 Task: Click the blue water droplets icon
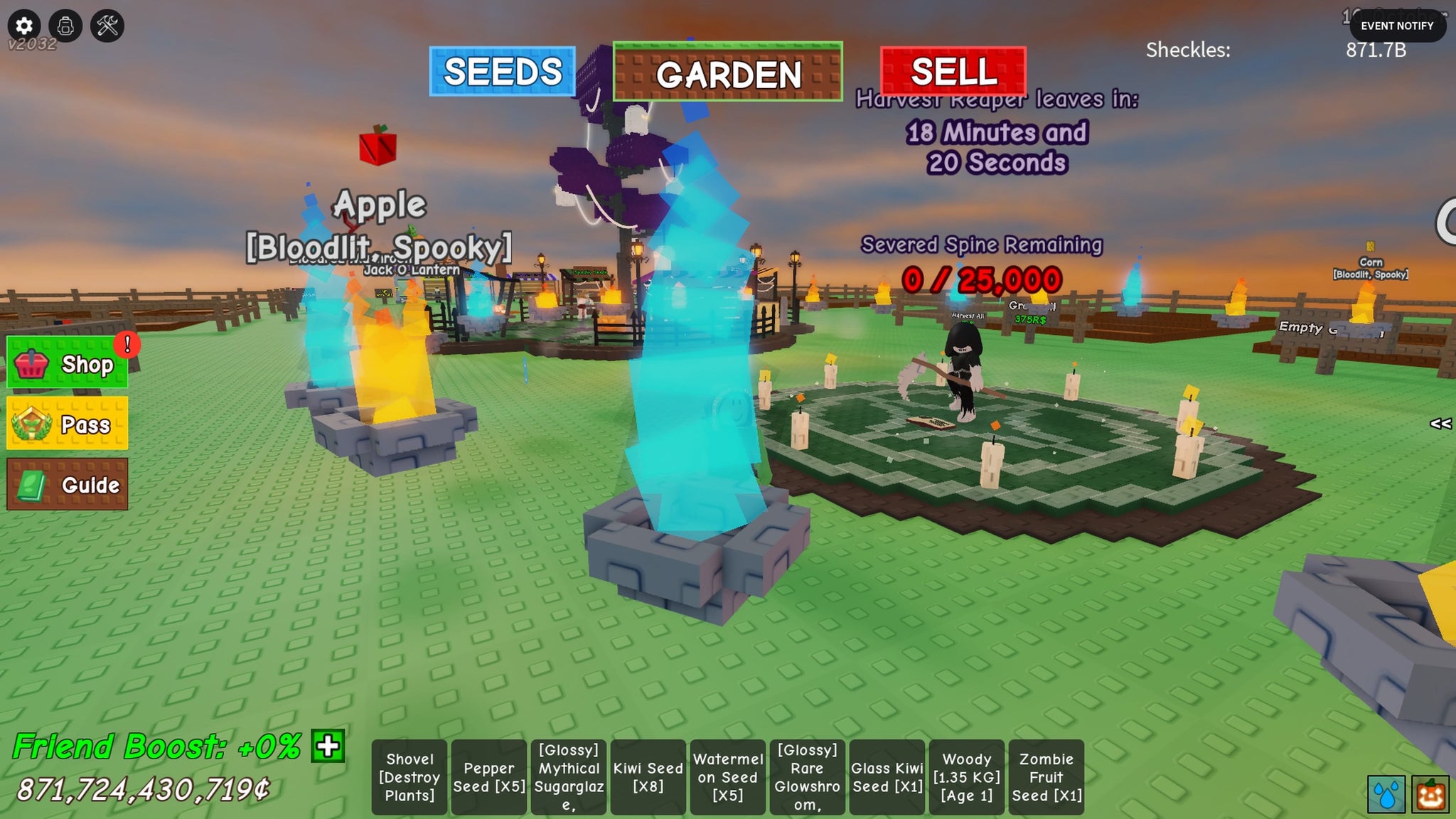[1386, 793]
